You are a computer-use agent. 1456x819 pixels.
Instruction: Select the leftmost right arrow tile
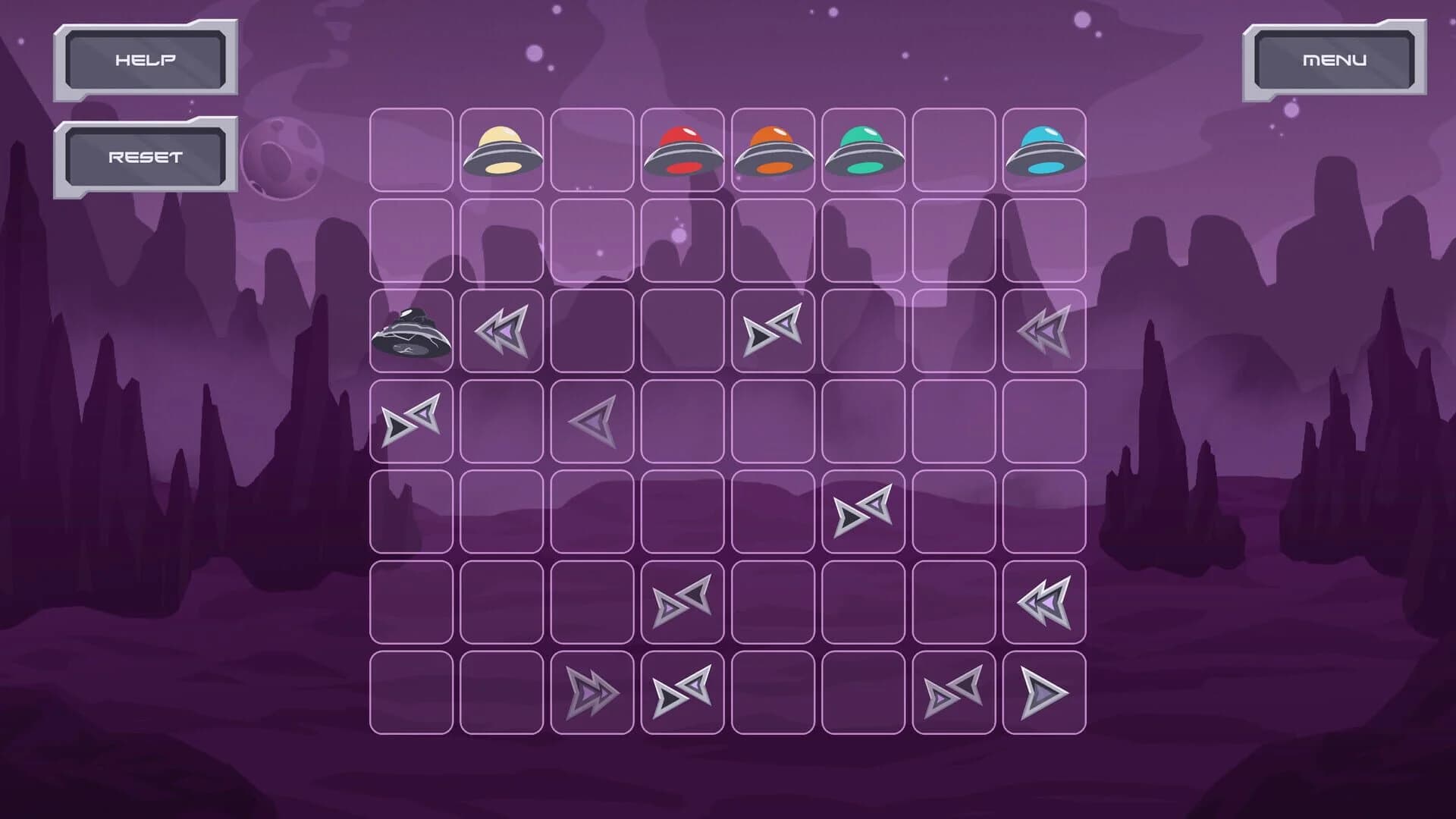coord(410,421)
